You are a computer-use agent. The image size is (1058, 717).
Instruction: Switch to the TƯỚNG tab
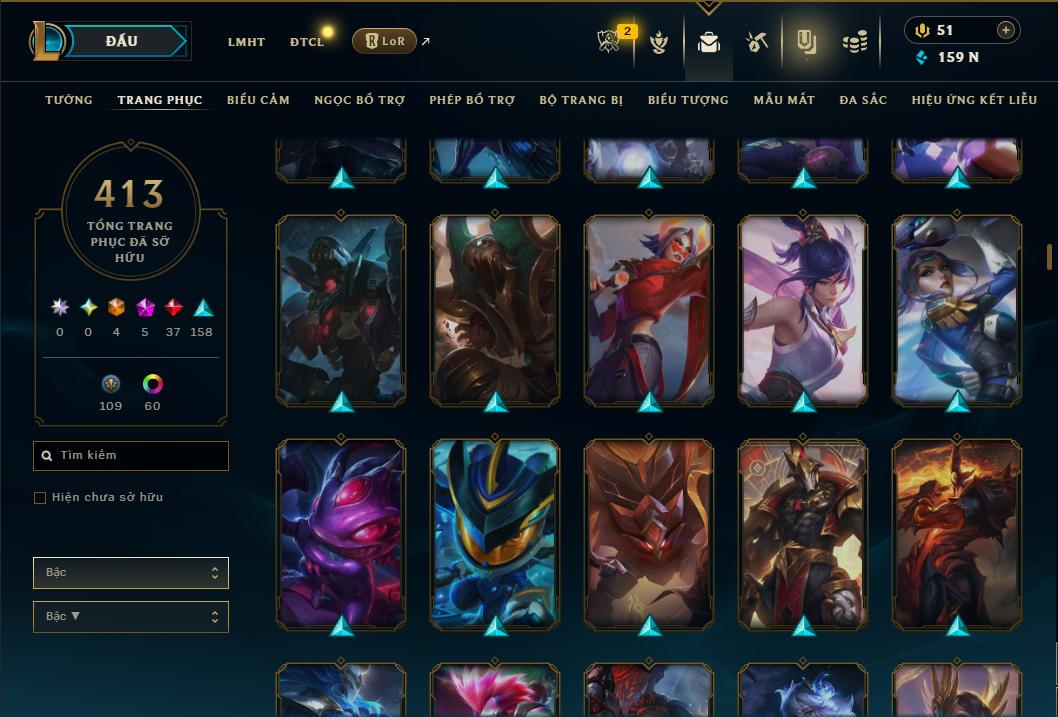pyautogui.click(x=69, y=100)
